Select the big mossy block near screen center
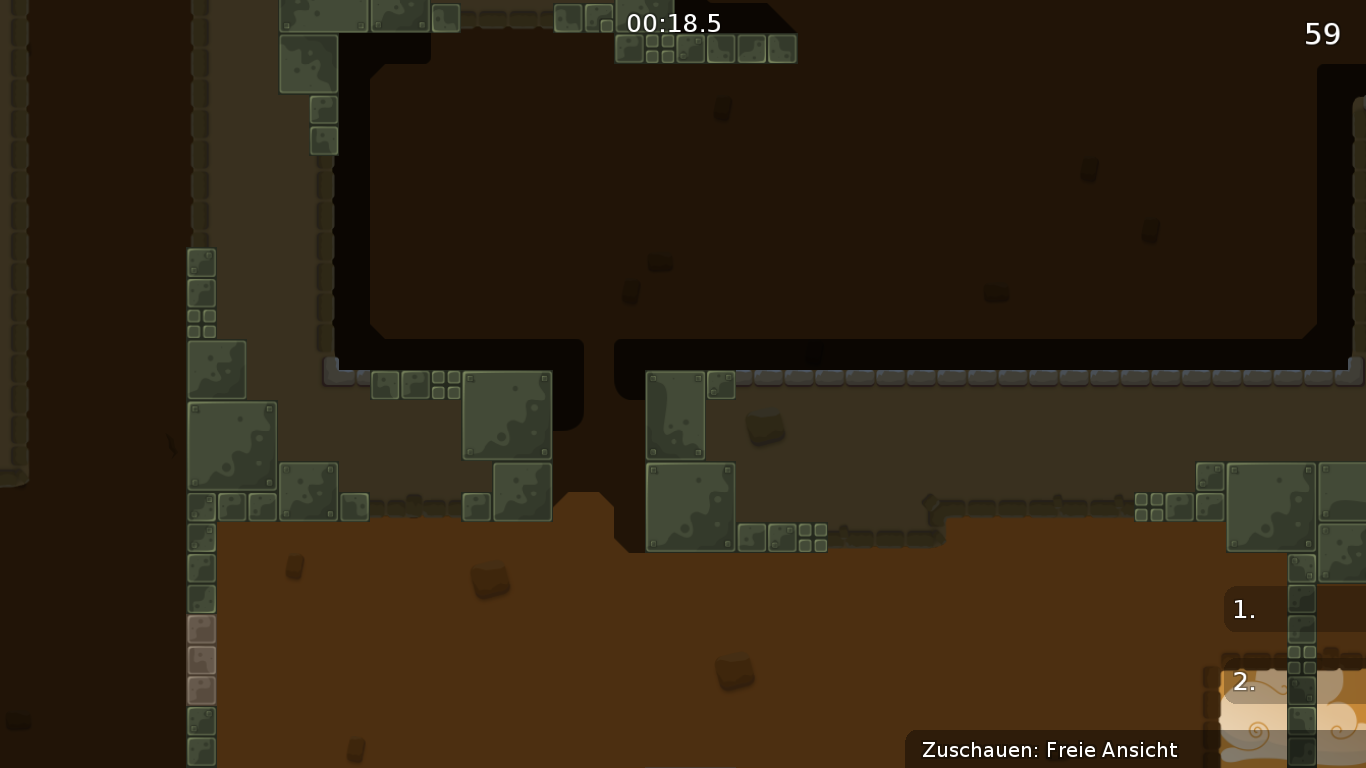1366x768 pixels. tap(506, 415)
